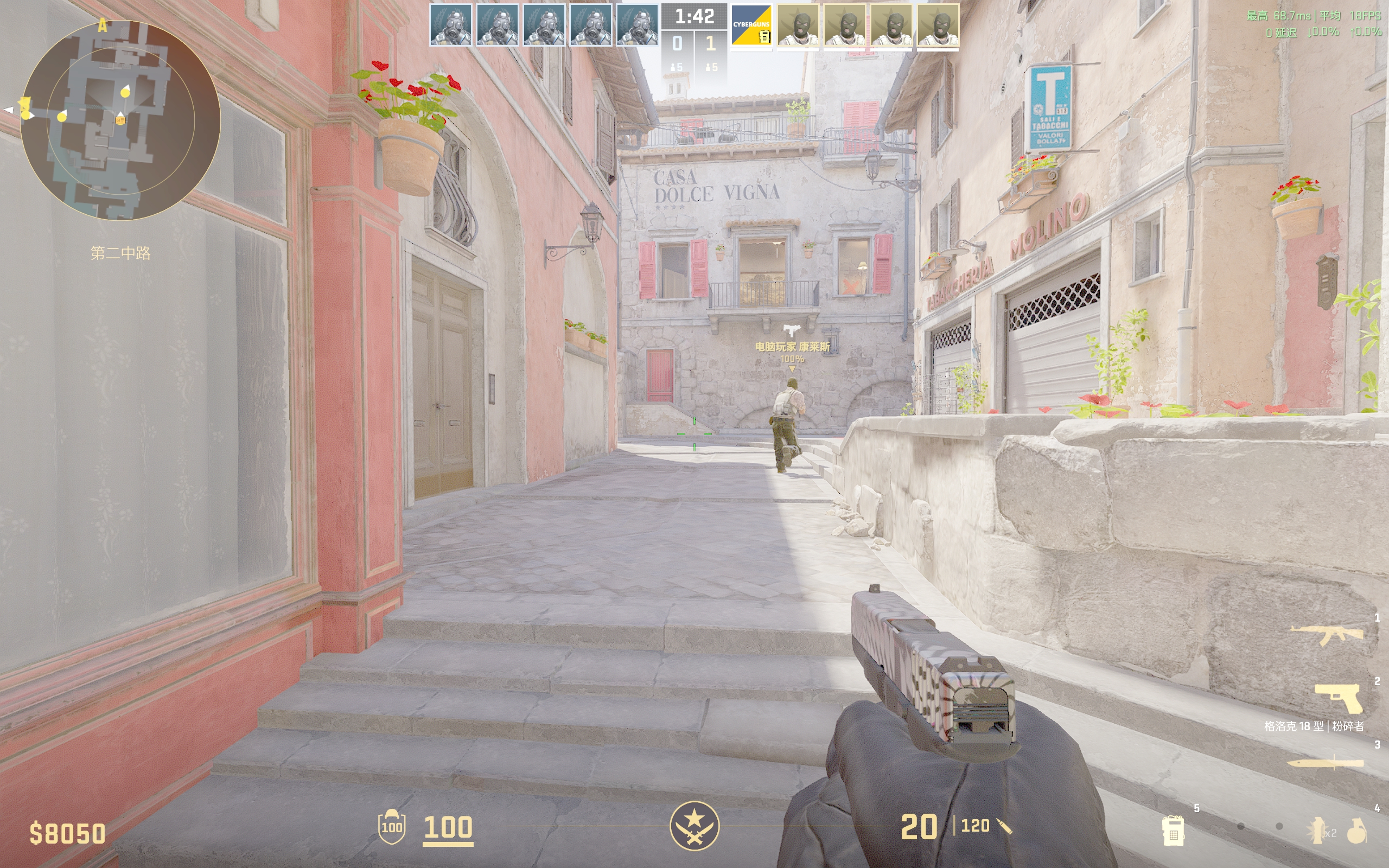The height and width of the screenshot is (868, 1389).
Task: Choose the flashbang grenade icon
Action: (1317, 830)
